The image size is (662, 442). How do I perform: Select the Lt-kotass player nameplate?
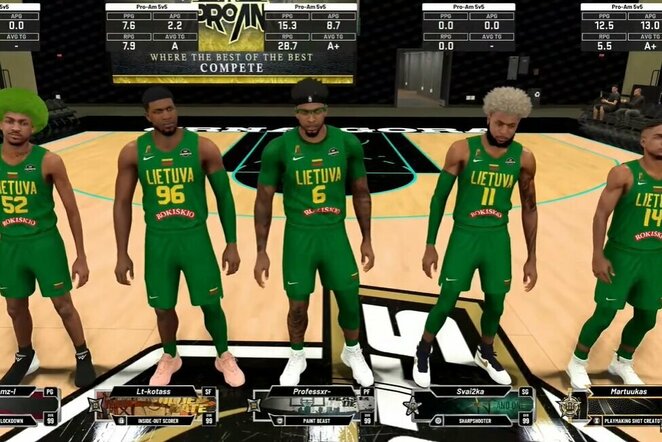(x=156, y=406)
